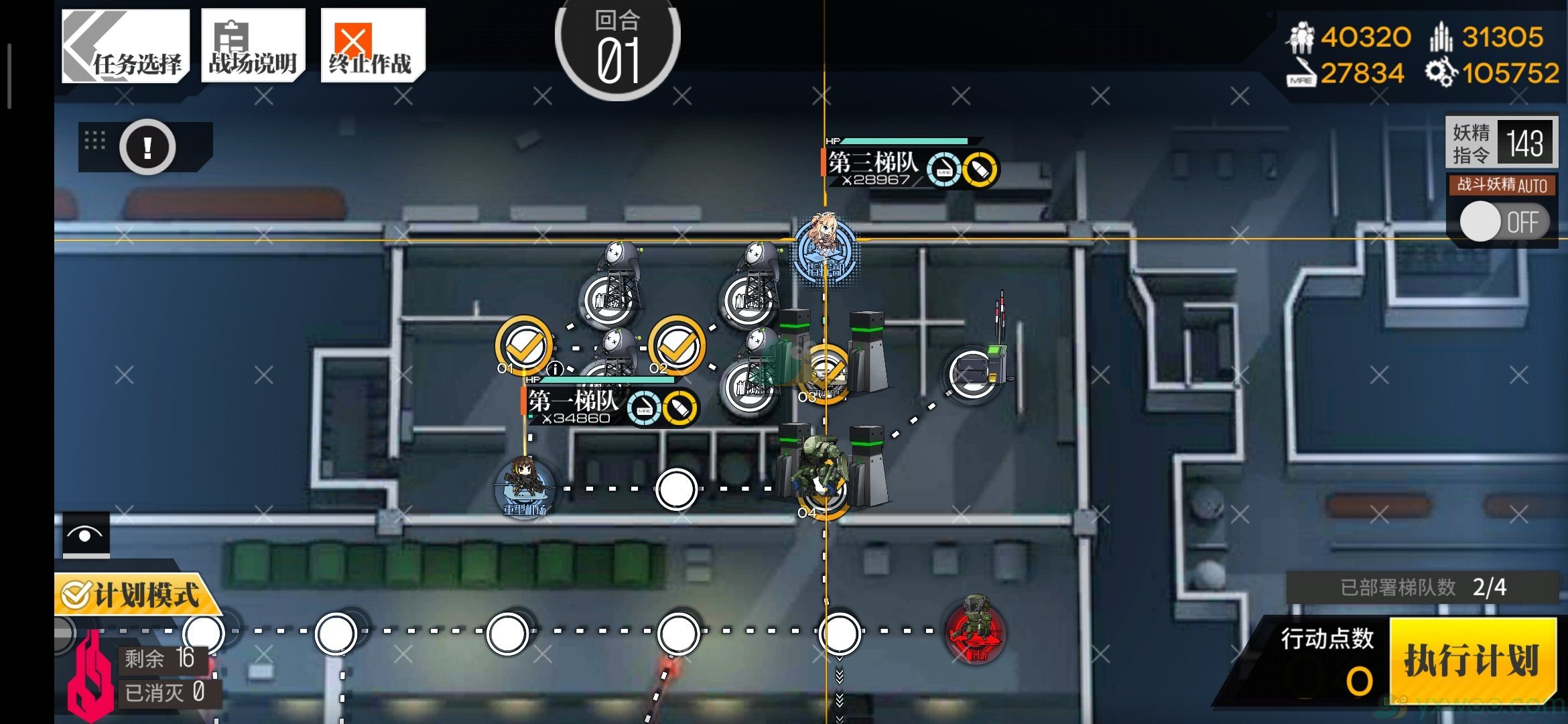Select the red enemy unit marker
The image size is (1568, 724).
(x=975, y=630)
